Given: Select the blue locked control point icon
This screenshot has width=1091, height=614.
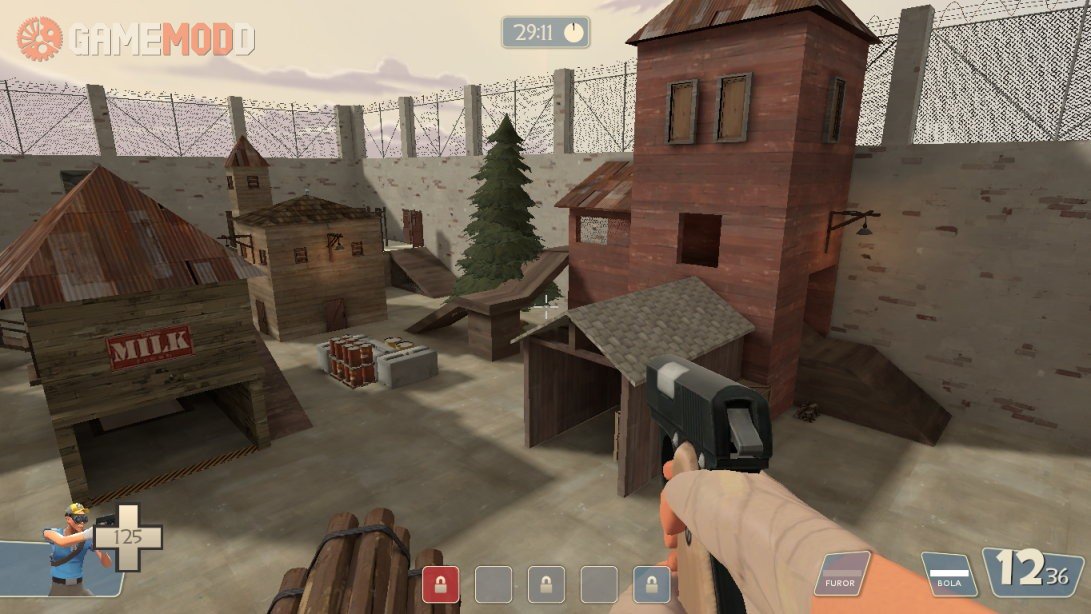Looking at the screenshot, I should click(652, 584).
